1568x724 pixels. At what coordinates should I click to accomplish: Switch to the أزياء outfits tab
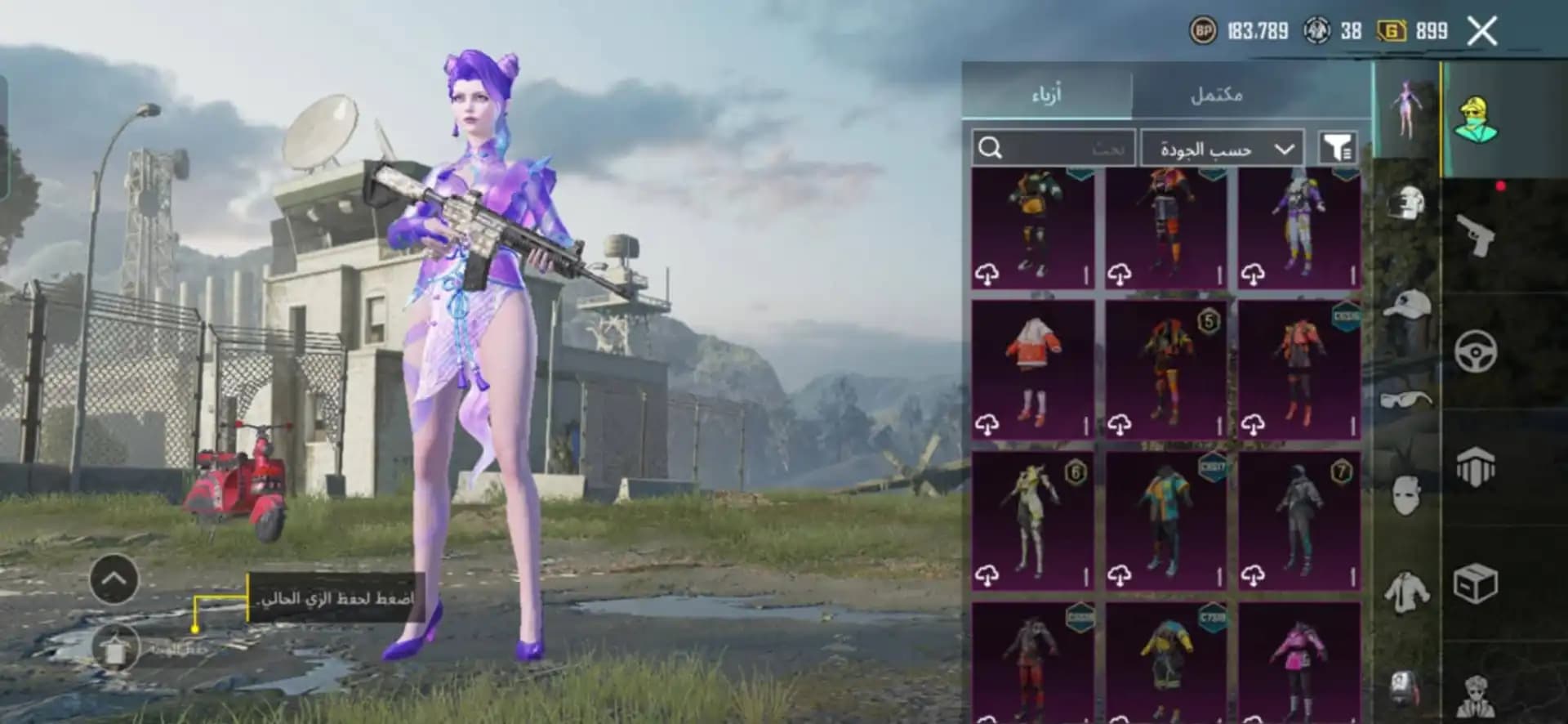click(x=1048, y=94)
